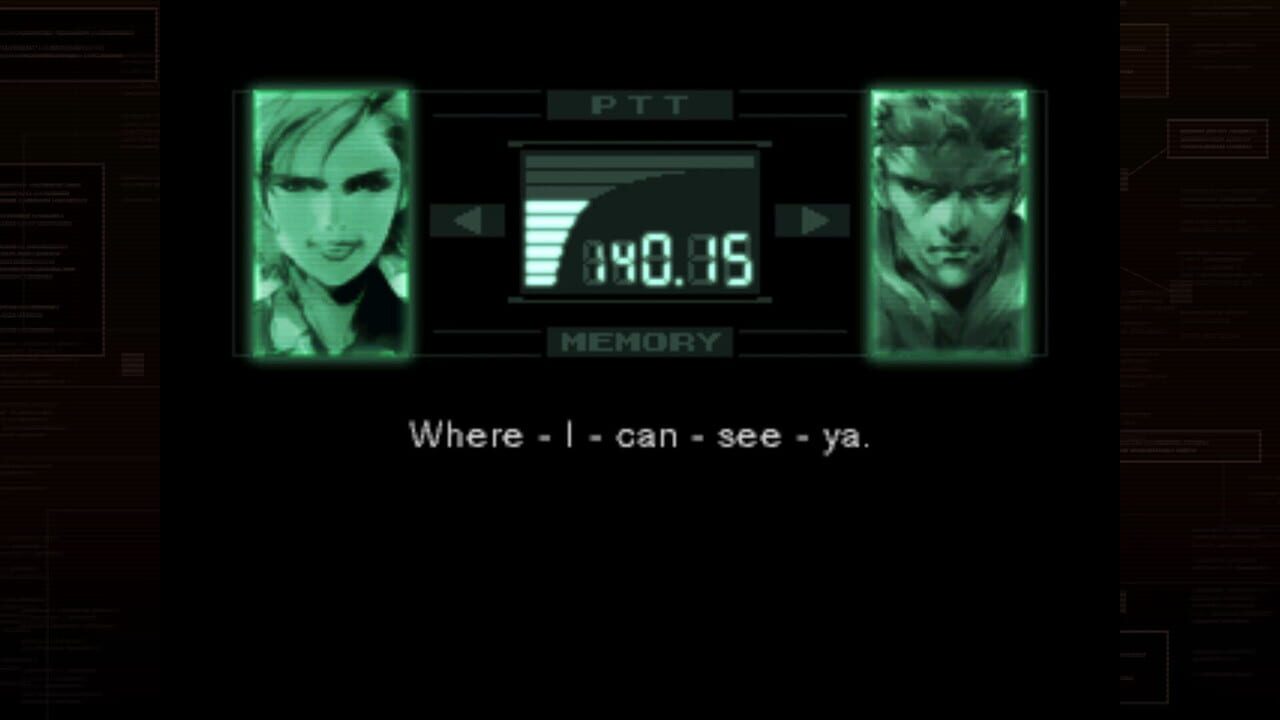Advance frequency using the right arrow
This screenshot has width=1280, height=720.
tap(812, 220)
